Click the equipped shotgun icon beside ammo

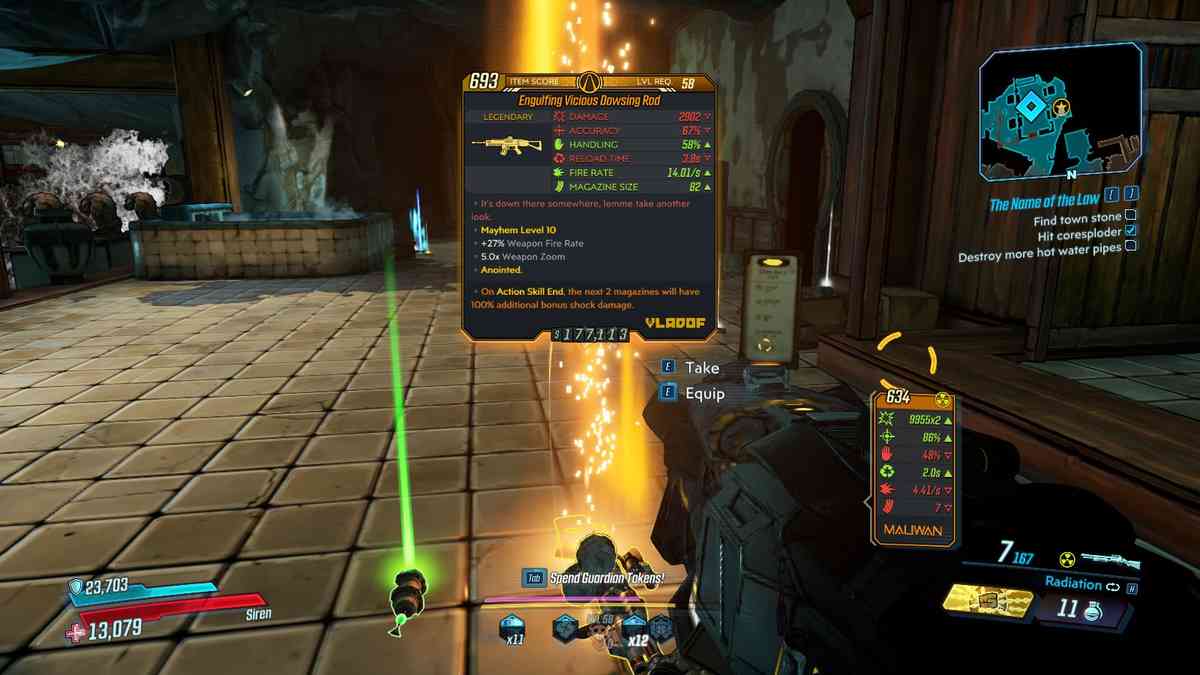click(x=1108, y=555)
